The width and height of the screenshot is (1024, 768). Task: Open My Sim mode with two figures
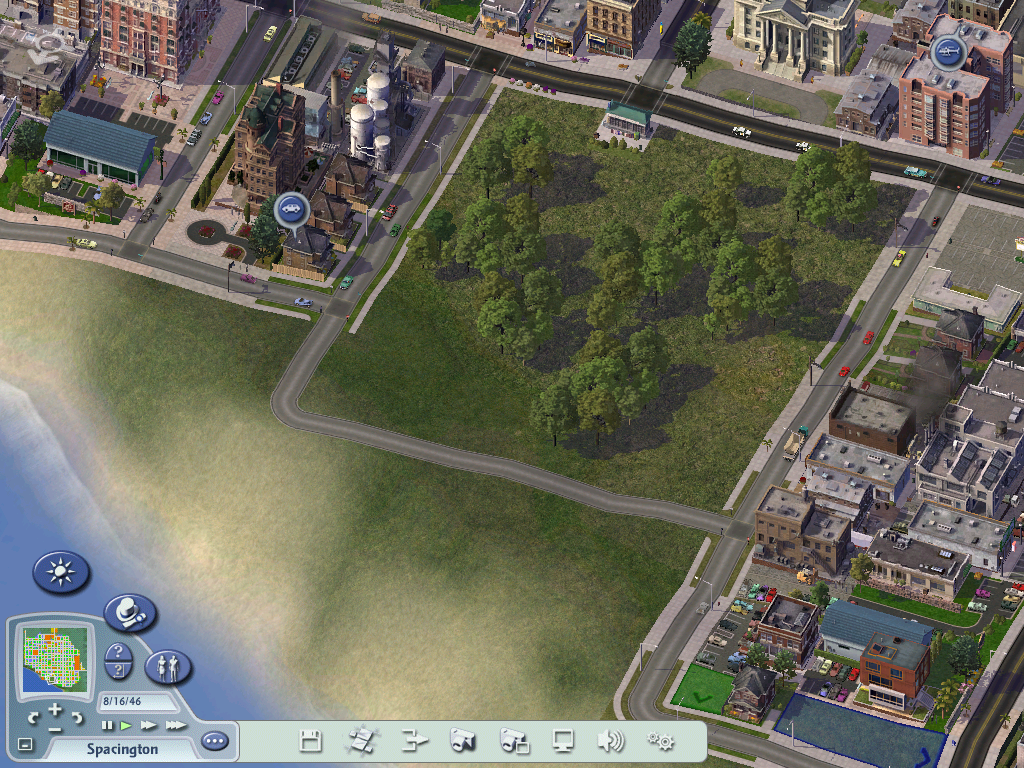pos(168,666)
